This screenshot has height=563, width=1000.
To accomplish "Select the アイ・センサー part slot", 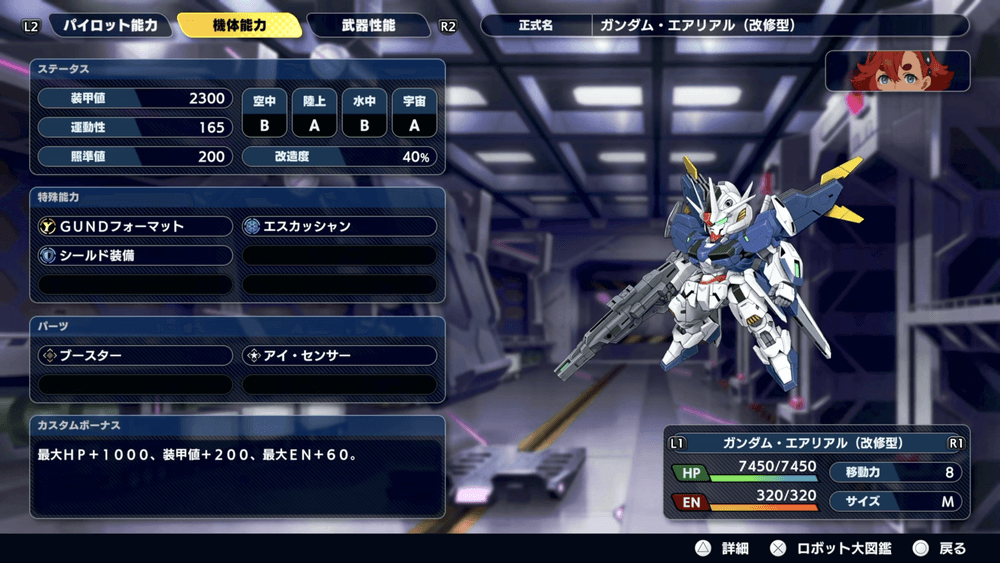I will click(x=339, y=355).
